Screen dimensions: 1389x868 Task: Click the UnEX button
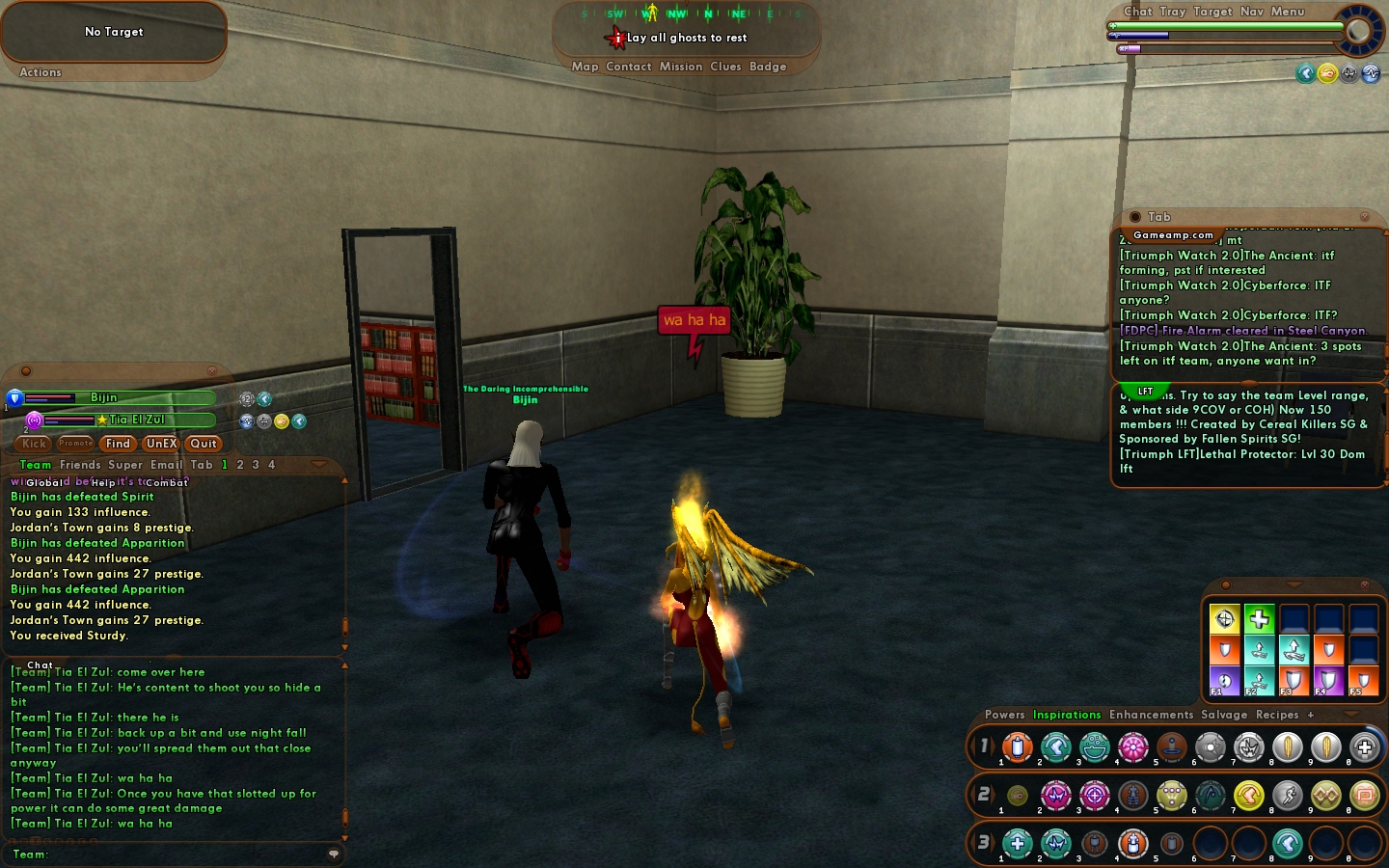coord(161,444)
